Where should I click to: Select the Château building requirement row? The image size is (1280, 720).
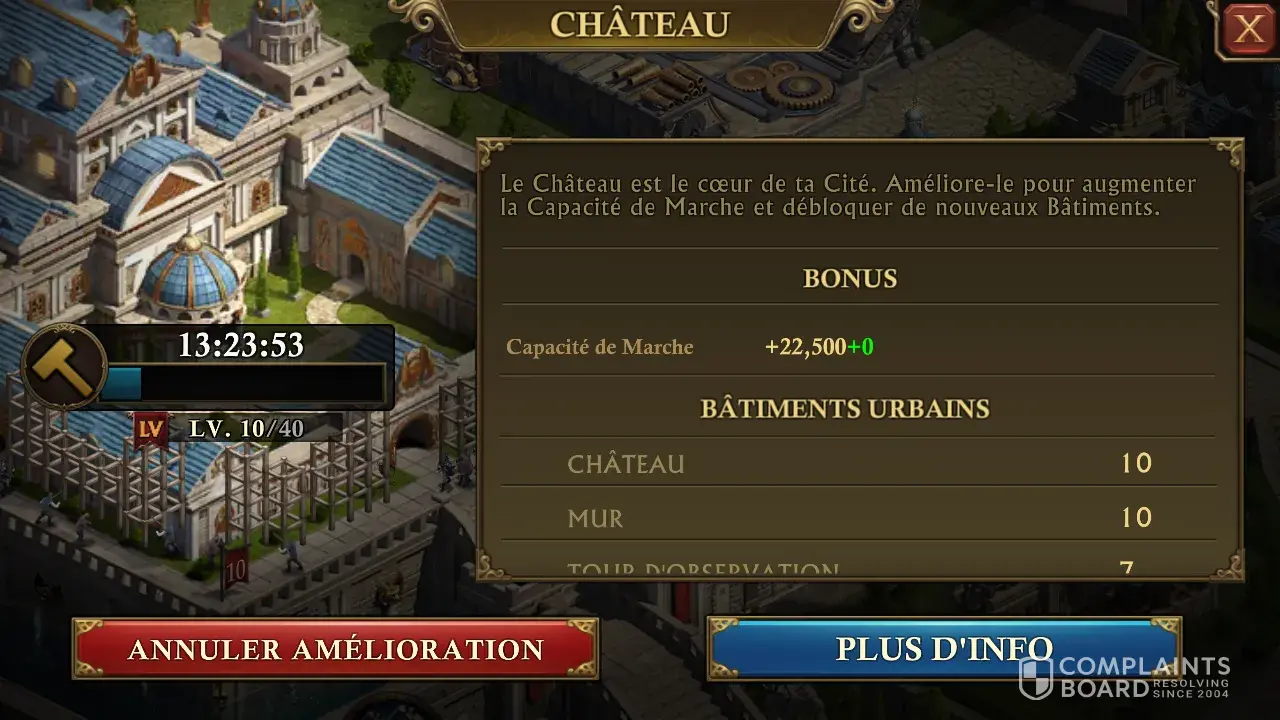[x=858, y=464]
